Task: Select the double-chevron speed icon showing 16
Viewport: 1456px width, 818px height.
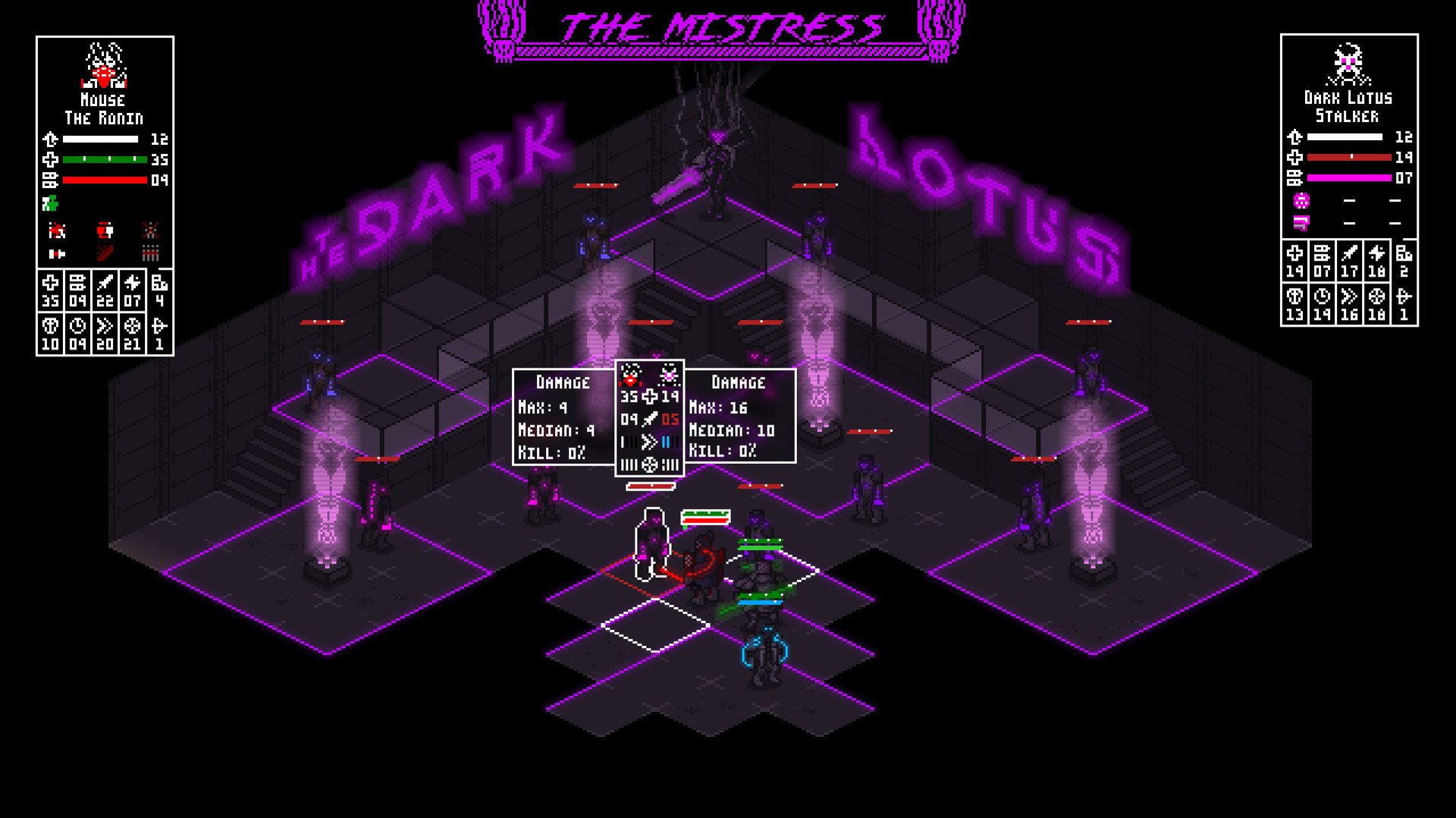Action: tap(1348, 296)
